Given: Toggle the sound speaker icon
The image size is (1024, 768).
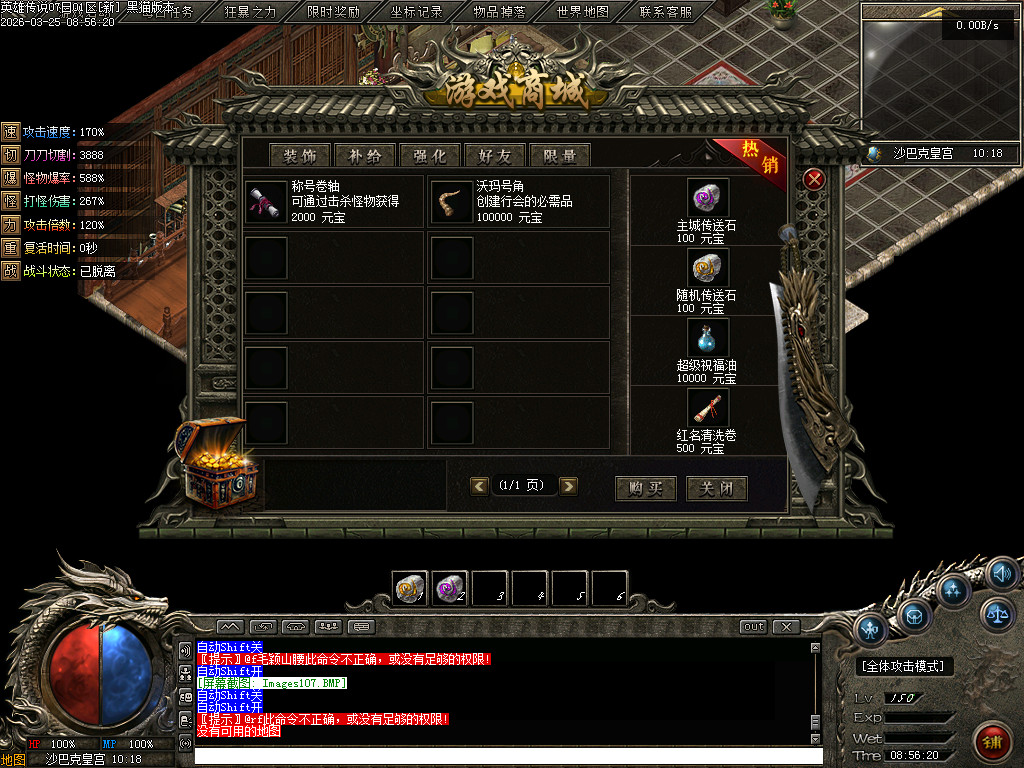Looking at the screenshot, I should (1001, 573).
